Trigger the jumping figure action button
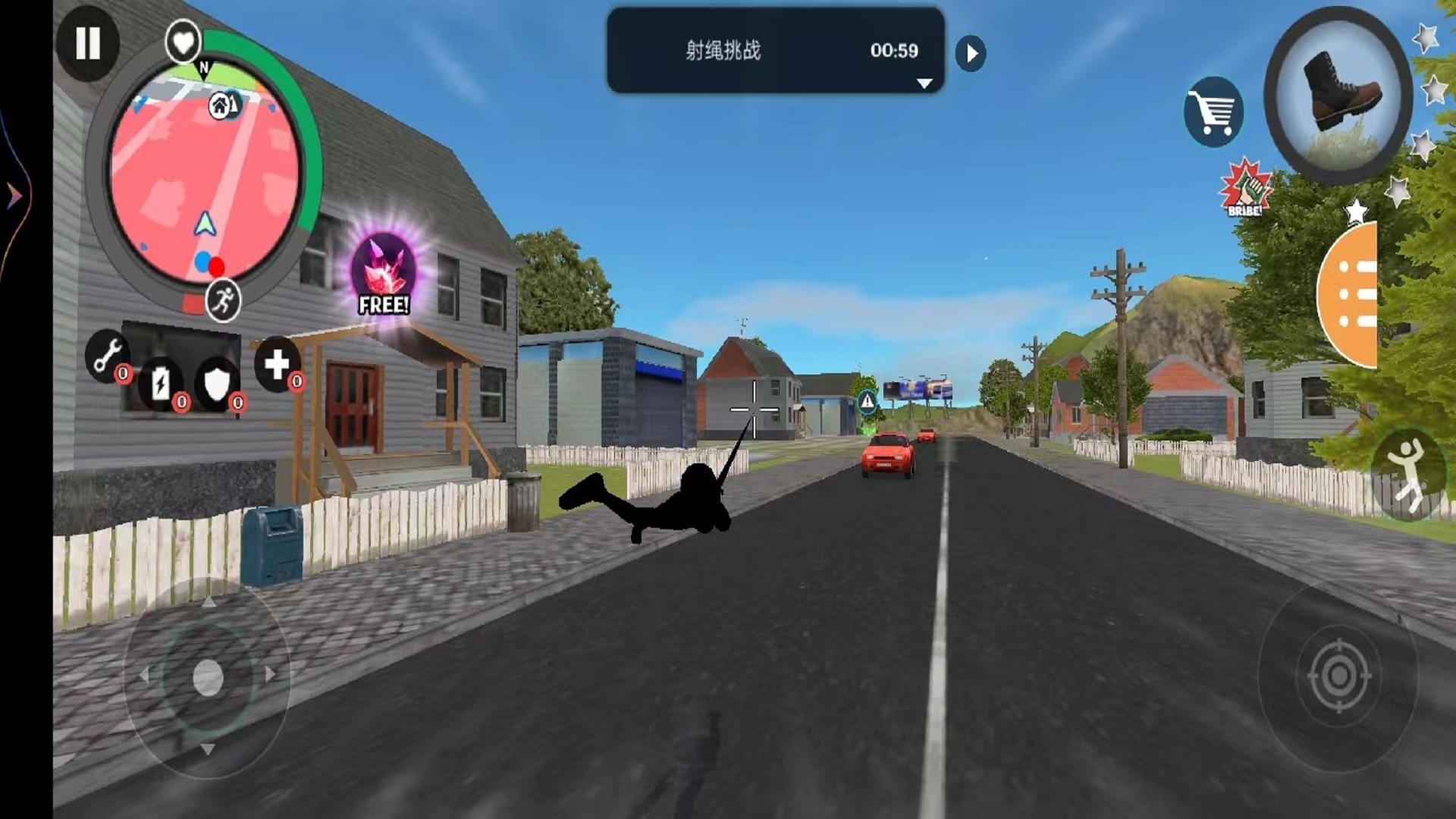This screenshot has height=819, width=1456. click(x=1408, y=476)
